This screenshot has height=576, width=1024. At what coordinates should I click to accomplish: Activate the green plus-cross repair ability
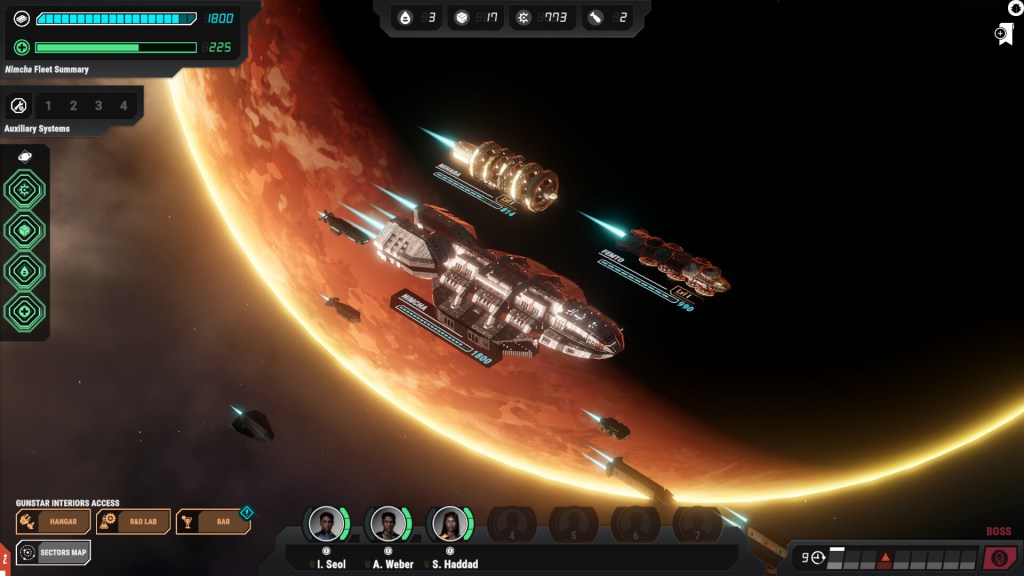pos(24,310)
